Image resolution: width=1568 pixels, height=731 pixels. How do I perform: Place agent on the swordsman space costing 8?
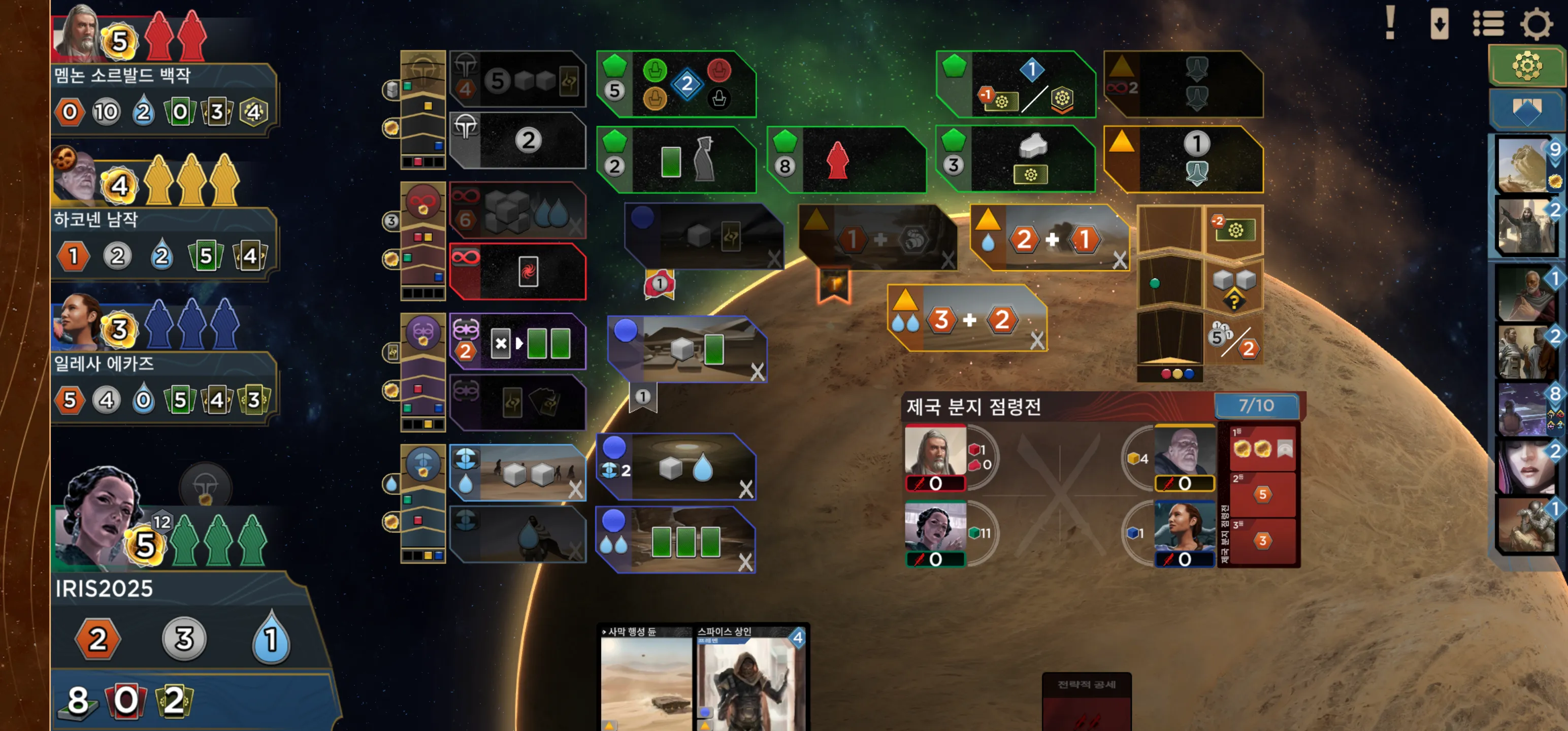(846, 160)
